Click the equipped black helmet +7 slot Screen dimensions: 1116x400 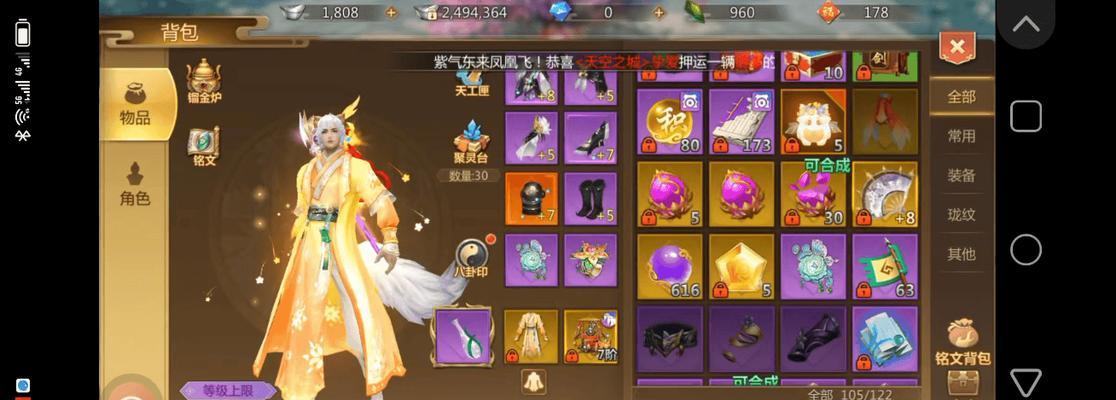[531, 200]
